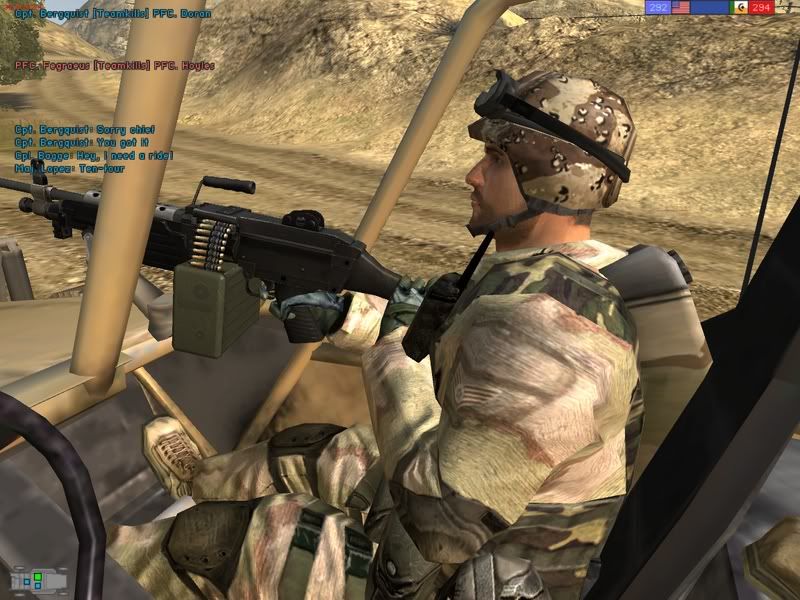Screen dimensions: 800x600
Task: Click the MEC team flag icon
Action: [741, 7]
